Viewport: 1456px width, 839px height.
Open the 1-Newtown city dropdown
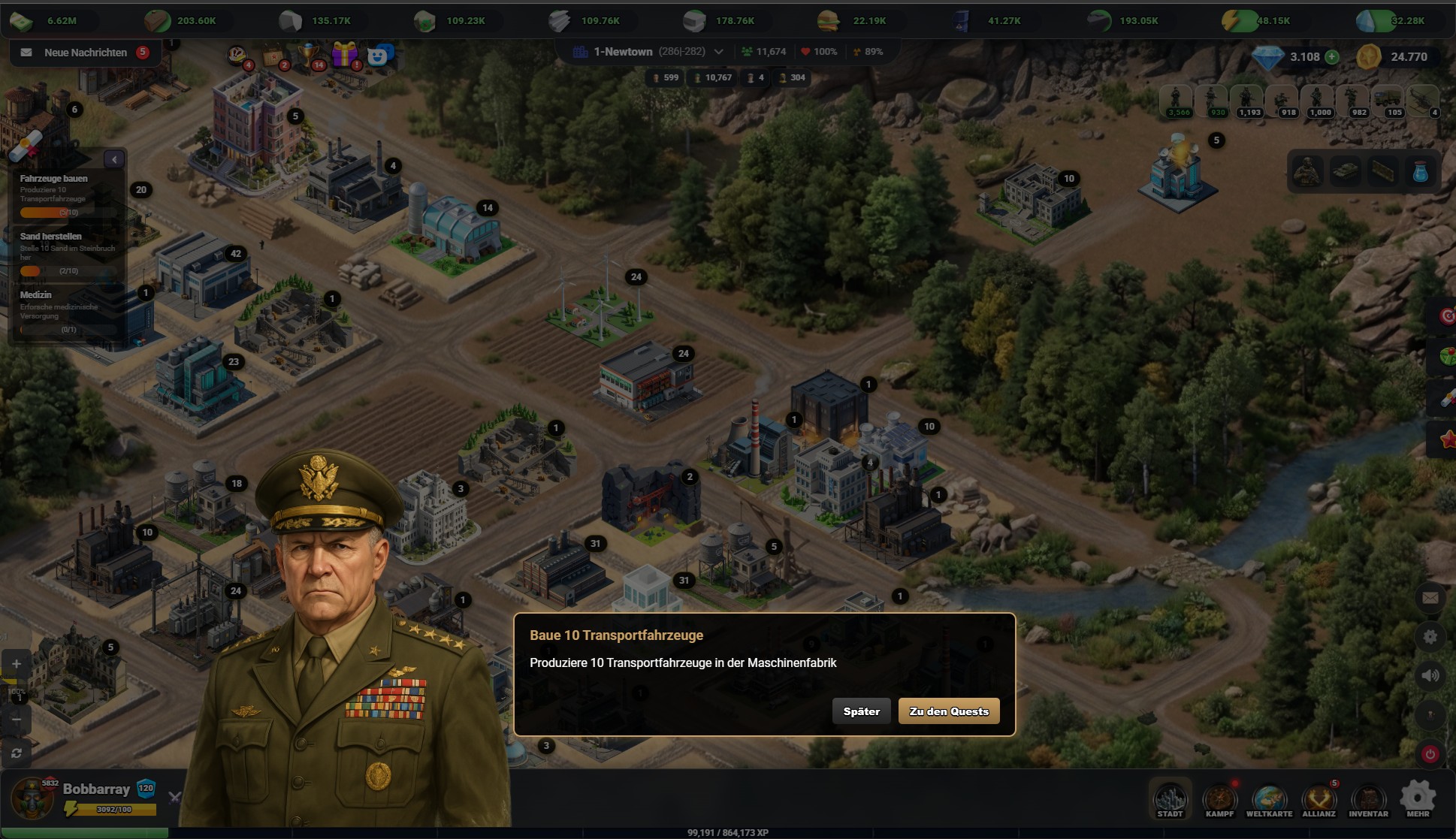click(x=718, y=52)
